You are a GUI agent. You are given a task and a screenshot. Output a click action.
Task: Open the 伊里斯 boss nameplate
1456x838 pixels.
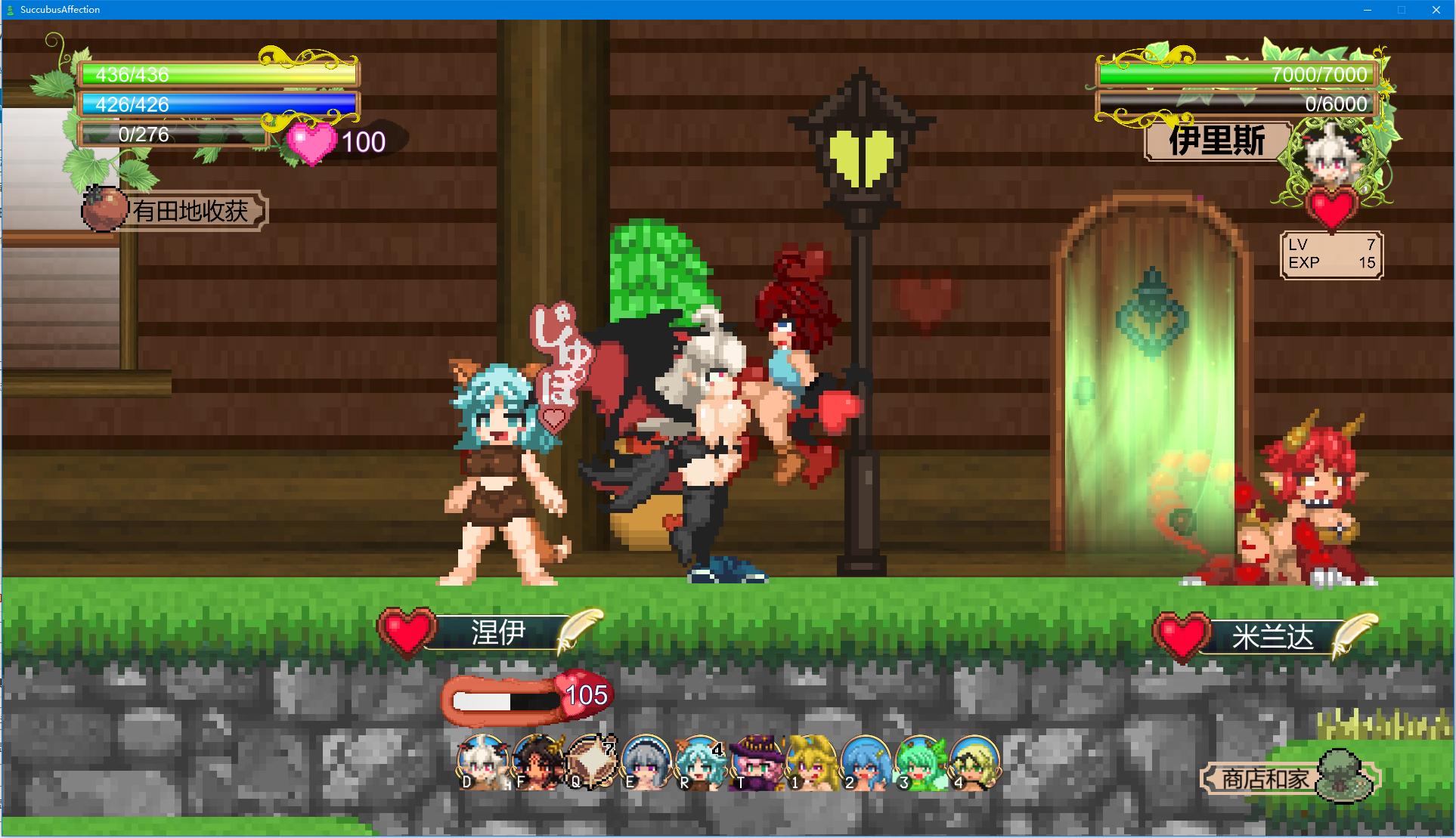point(1215,142)
